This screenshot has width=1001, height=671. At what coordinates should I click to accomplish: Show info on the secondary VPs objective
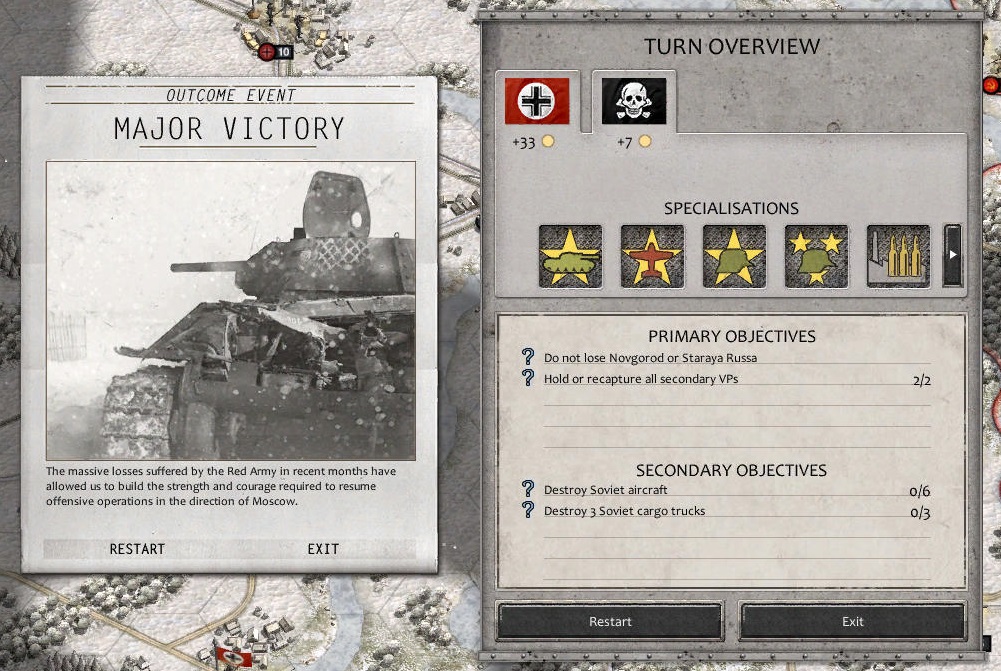click(529, 378)
